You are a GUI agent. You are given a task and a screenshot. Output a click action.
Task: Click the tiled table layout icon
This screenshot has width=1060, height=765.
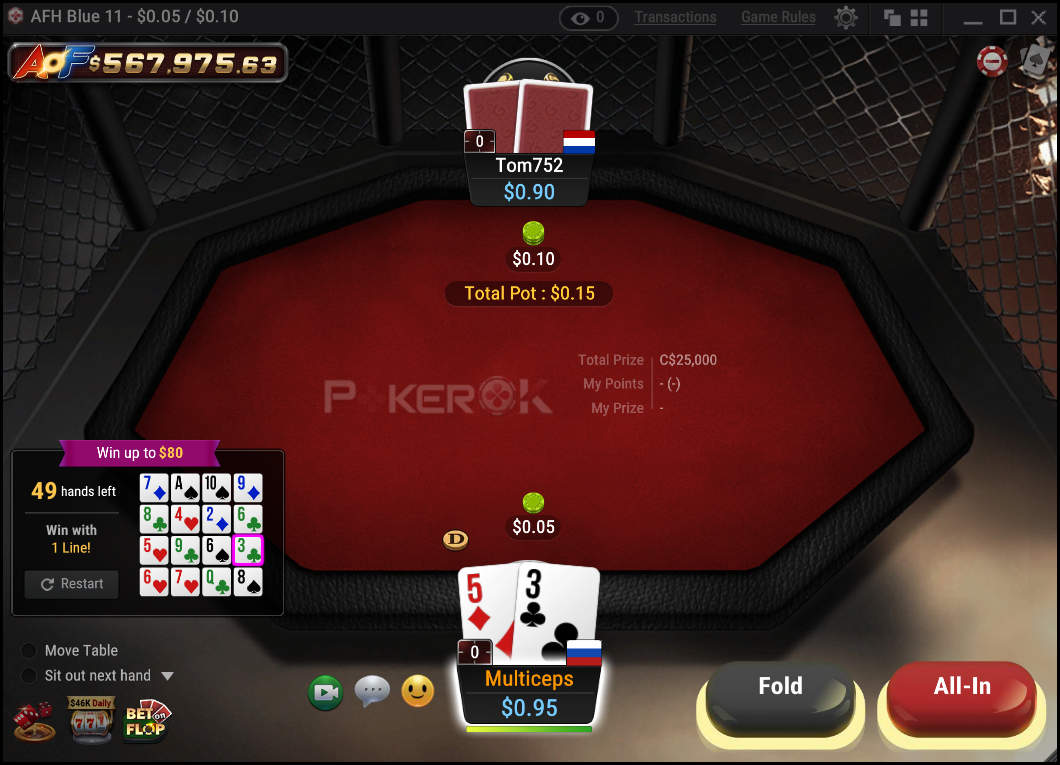[x=919, y=17]
